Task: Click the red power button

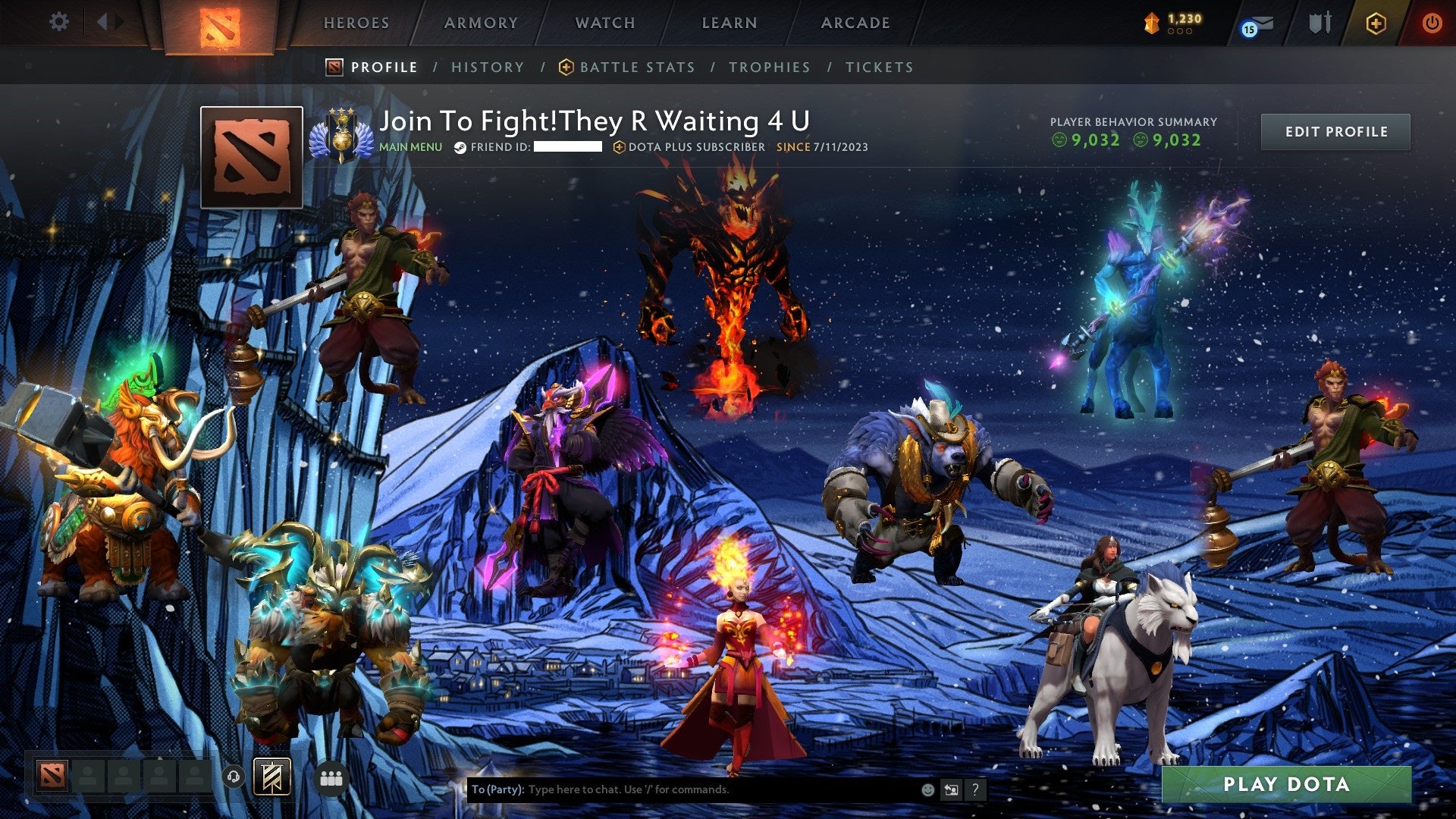Action: coord(1433,23)
